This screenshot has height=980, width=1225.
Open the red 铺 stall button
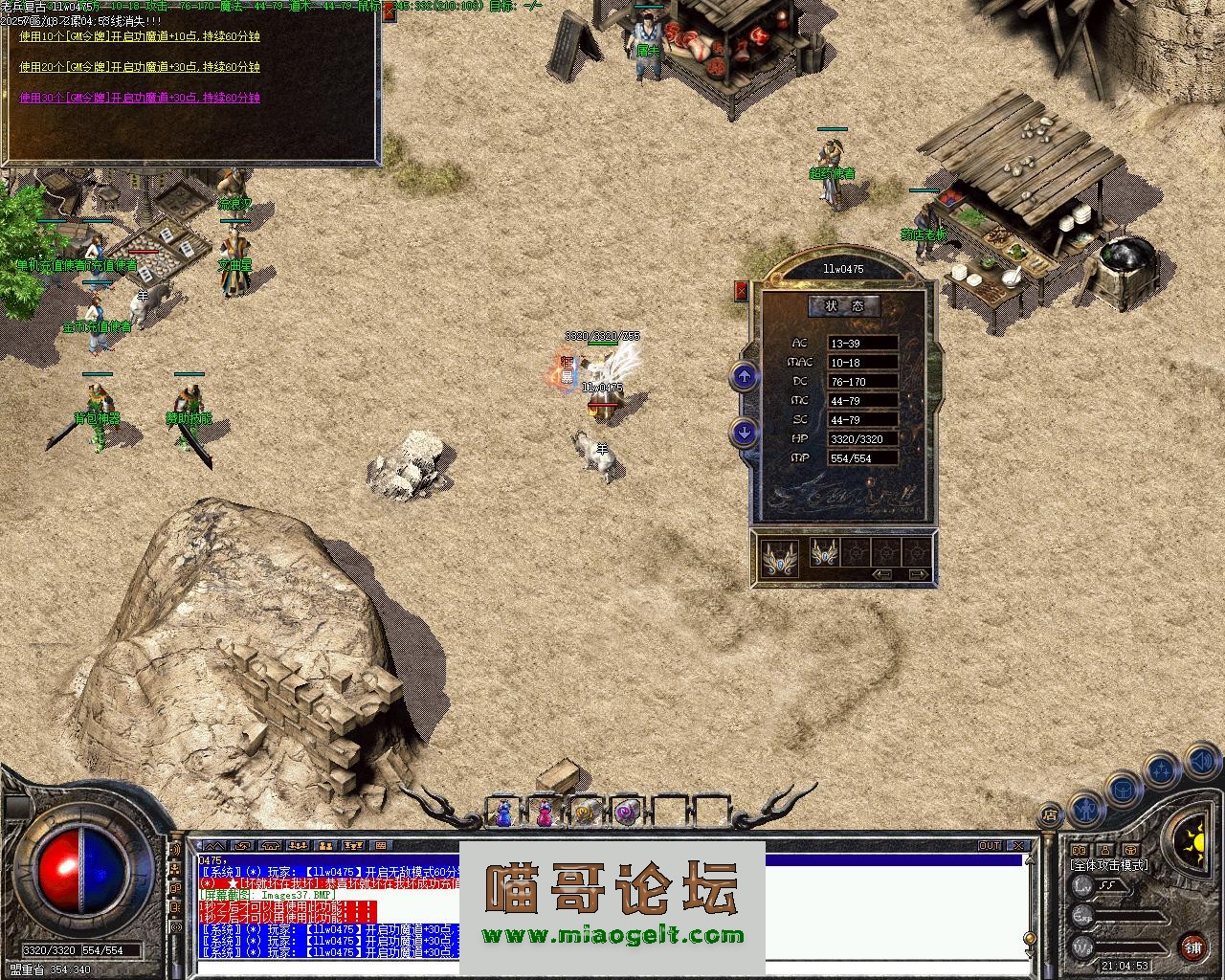click(x=1192, y=947)
